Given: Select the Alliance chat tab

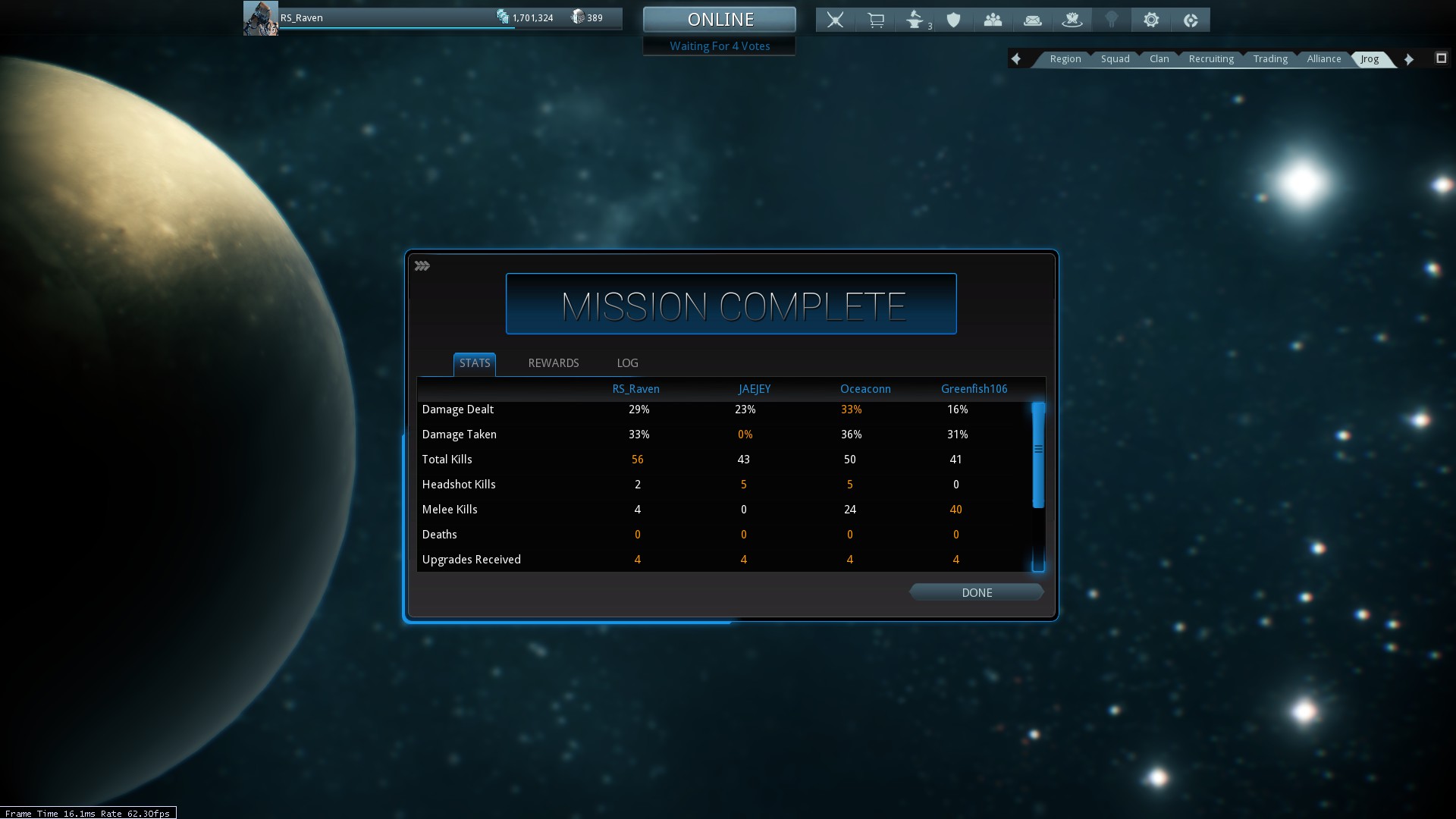Looking at the screenshot, I should click(1323, 59).
